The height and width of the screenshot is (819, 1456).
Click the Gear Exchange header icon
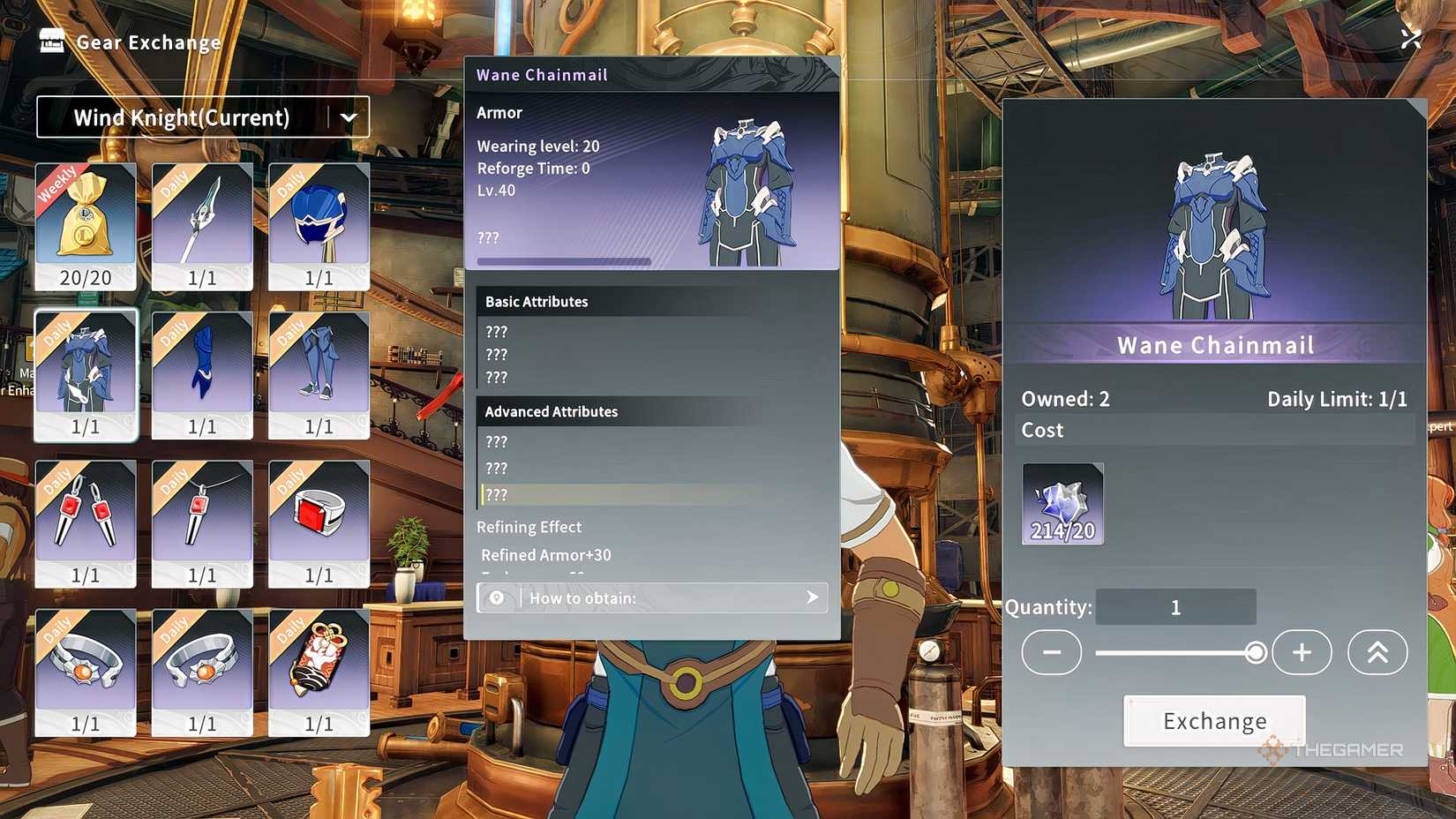pos(52,41)
